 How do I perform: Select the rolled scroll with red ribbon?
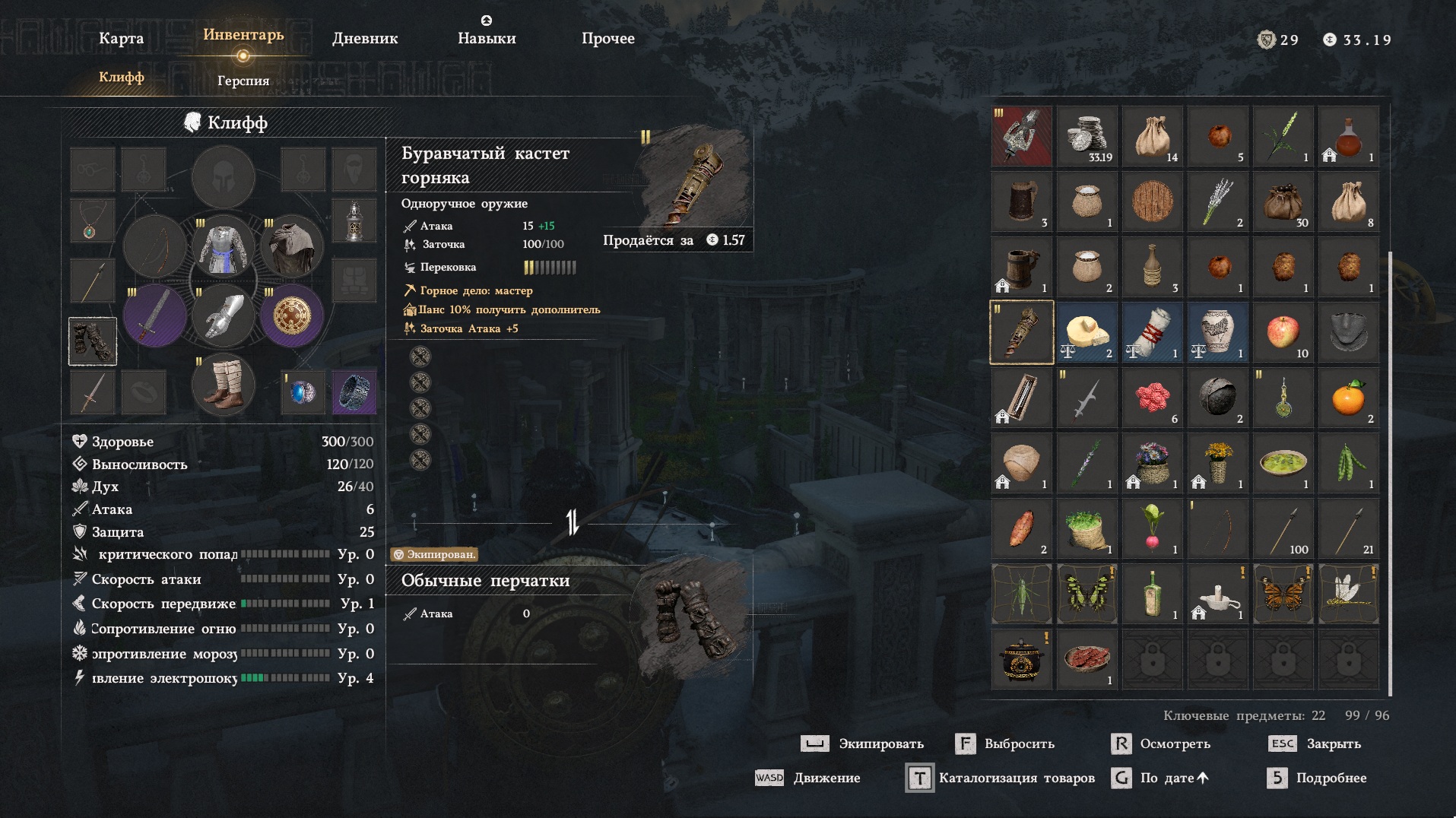click(1153, 333)
